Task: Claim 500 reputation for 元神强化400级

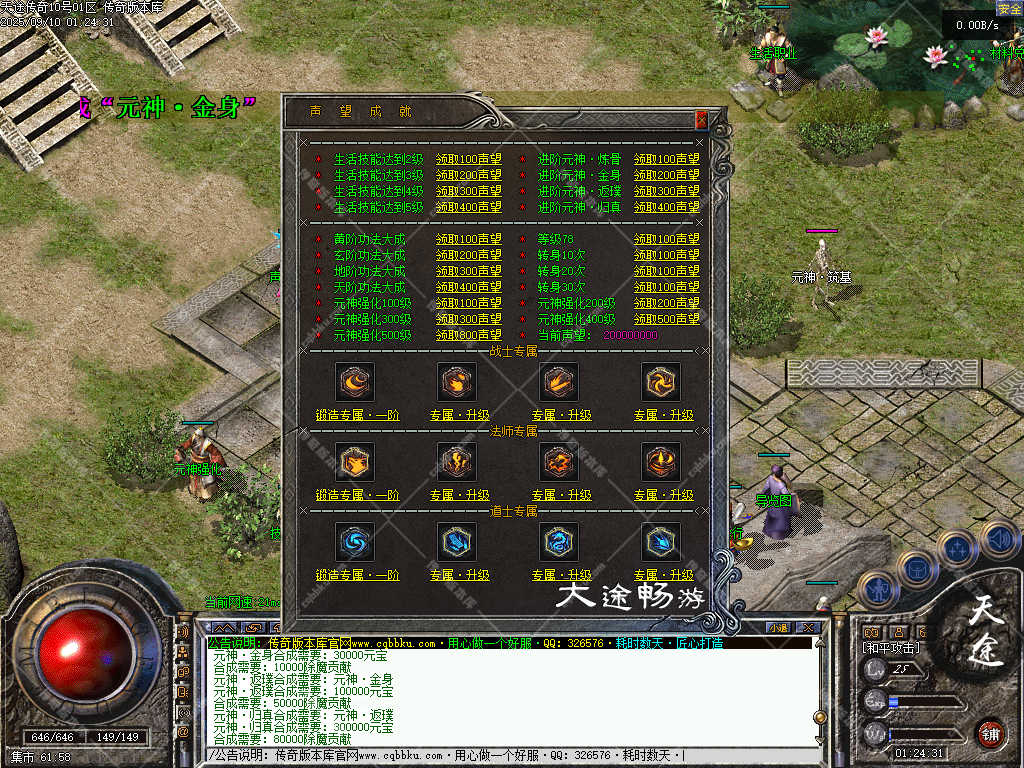Action: [666, 319]
